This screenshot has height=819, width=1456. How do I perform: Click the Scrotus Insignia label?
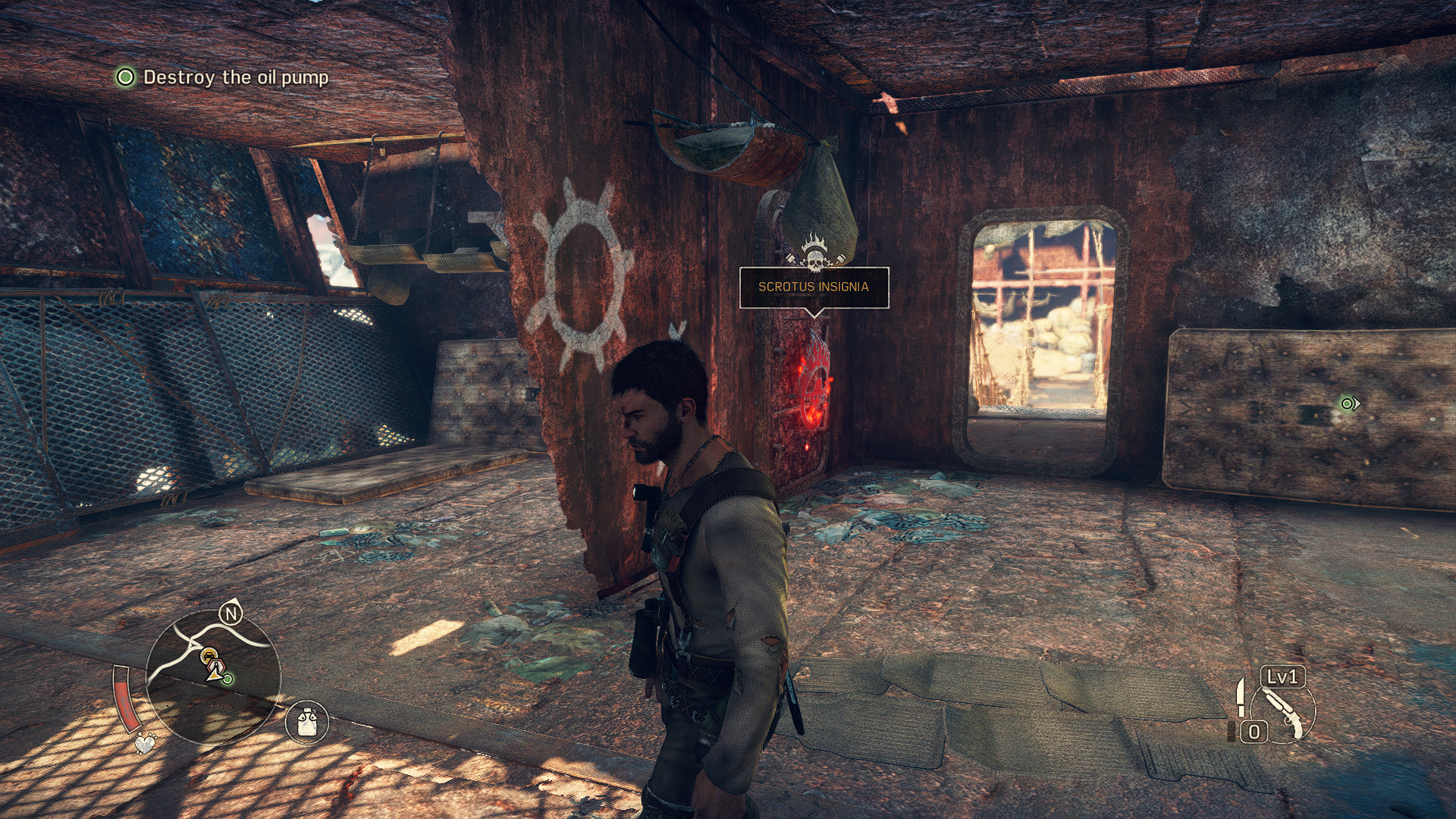tap(814, 287)
